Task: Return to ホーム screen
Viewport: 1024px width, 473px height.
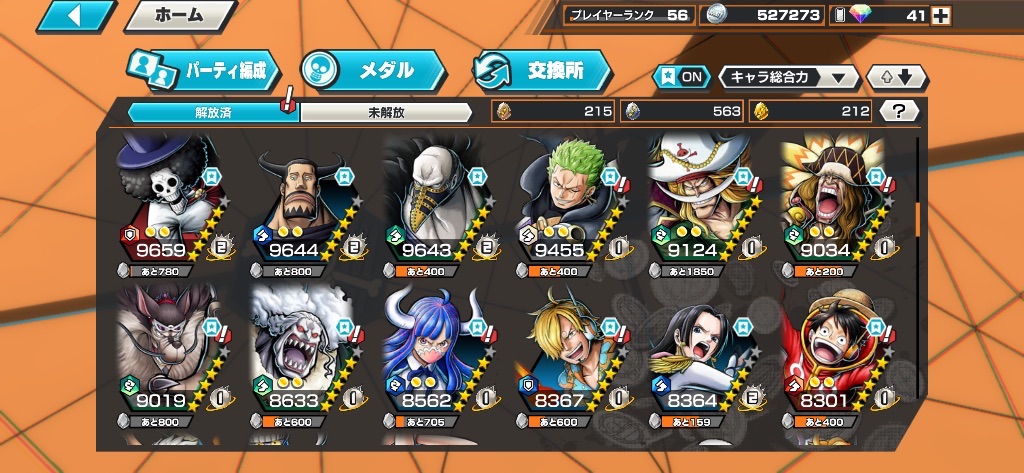Action: click(x=180, y=16)
